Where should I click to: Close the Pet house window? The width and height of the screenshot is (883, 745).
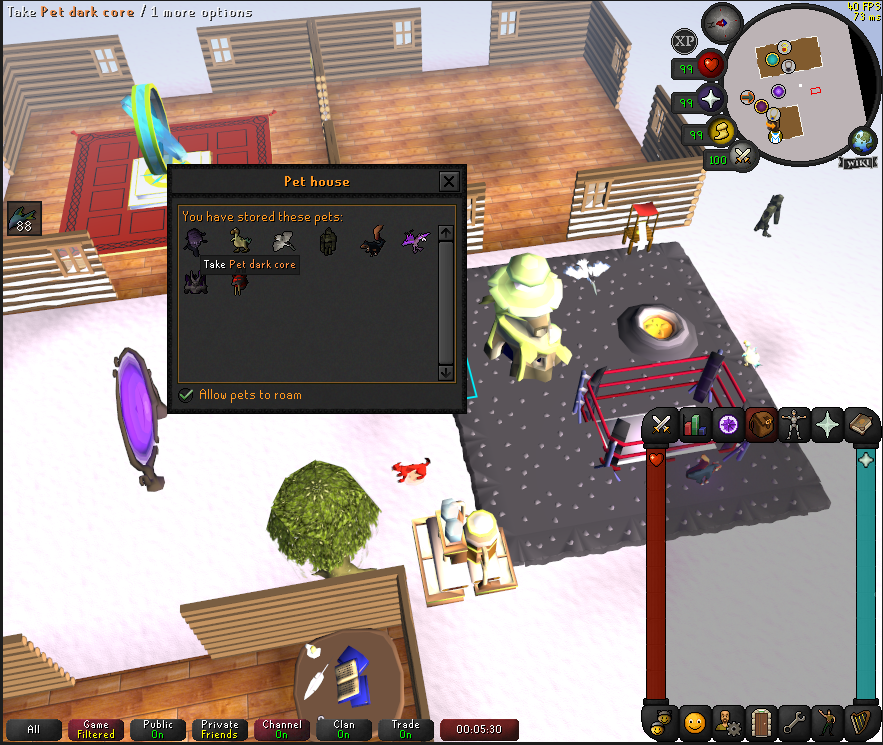449,181
